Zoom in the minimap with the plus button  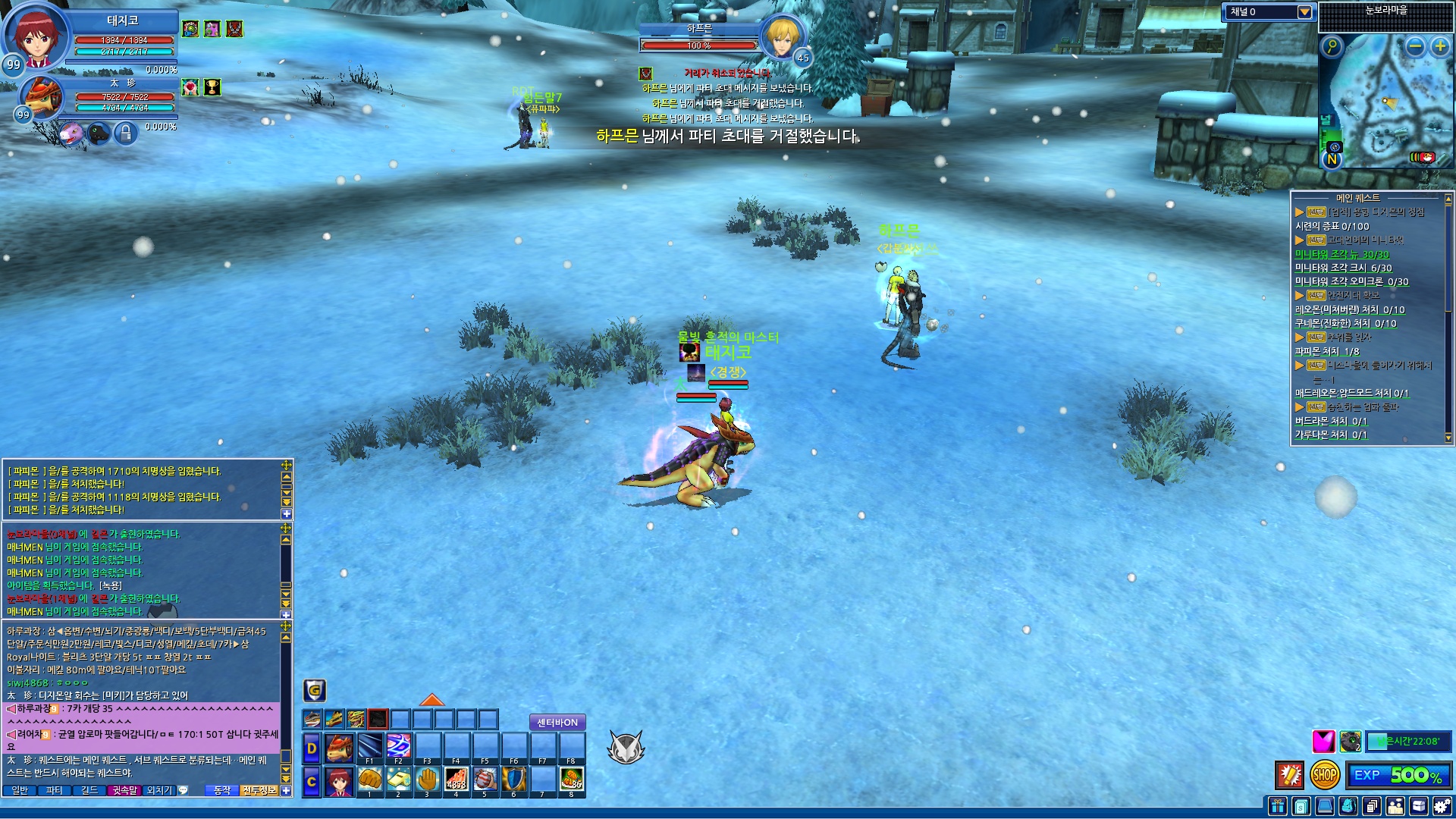[x=1439, y=47]
